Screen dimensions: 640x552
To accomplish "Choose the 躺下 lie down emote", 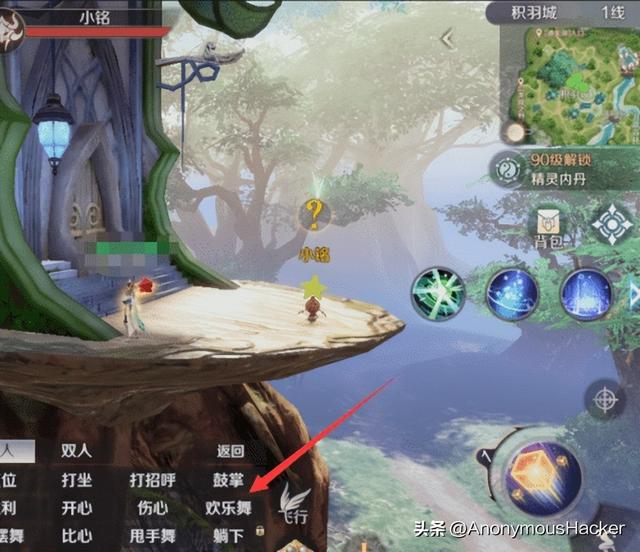I will pos(228,535).
